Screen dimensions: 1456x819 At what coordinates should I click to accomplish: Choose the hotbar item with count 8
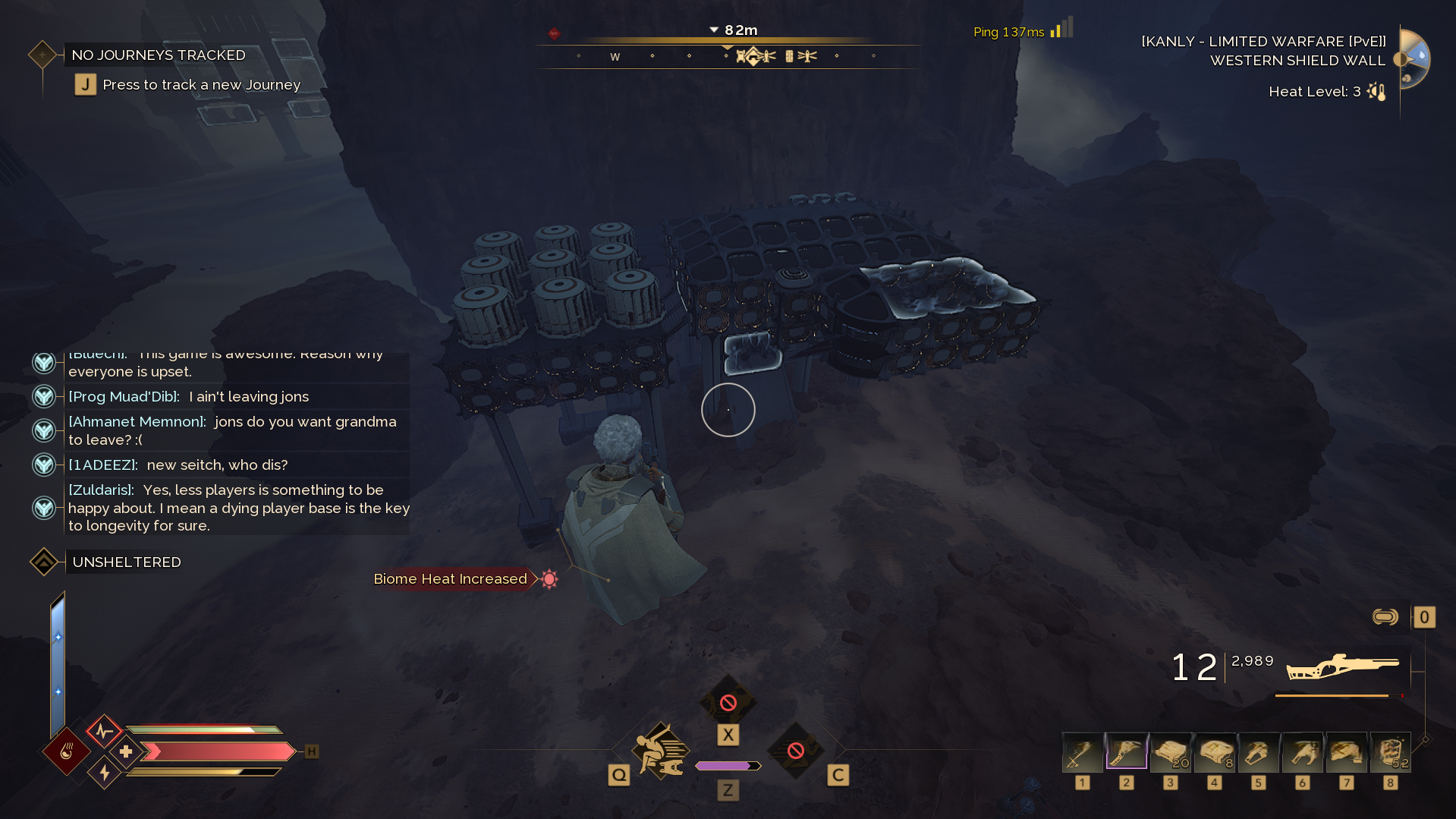tap(1215, 752)
